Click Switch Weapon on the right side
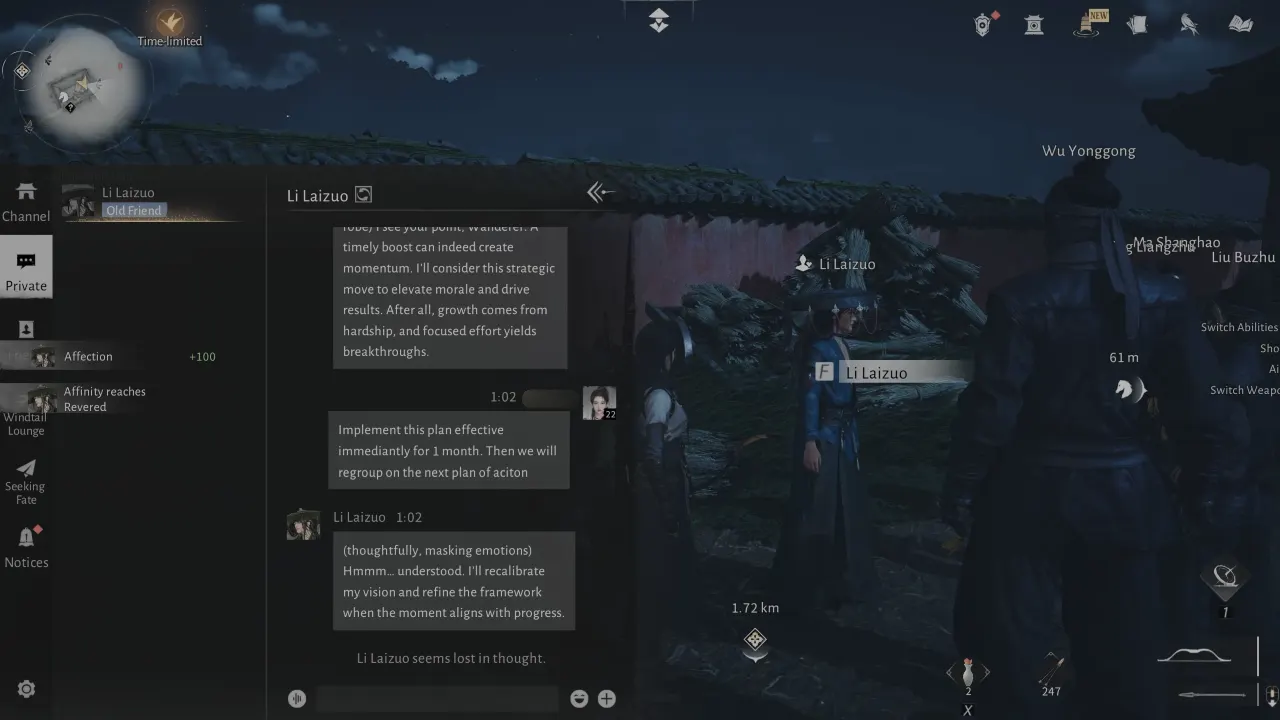Screen dimensions: 1280x720 1243,390
